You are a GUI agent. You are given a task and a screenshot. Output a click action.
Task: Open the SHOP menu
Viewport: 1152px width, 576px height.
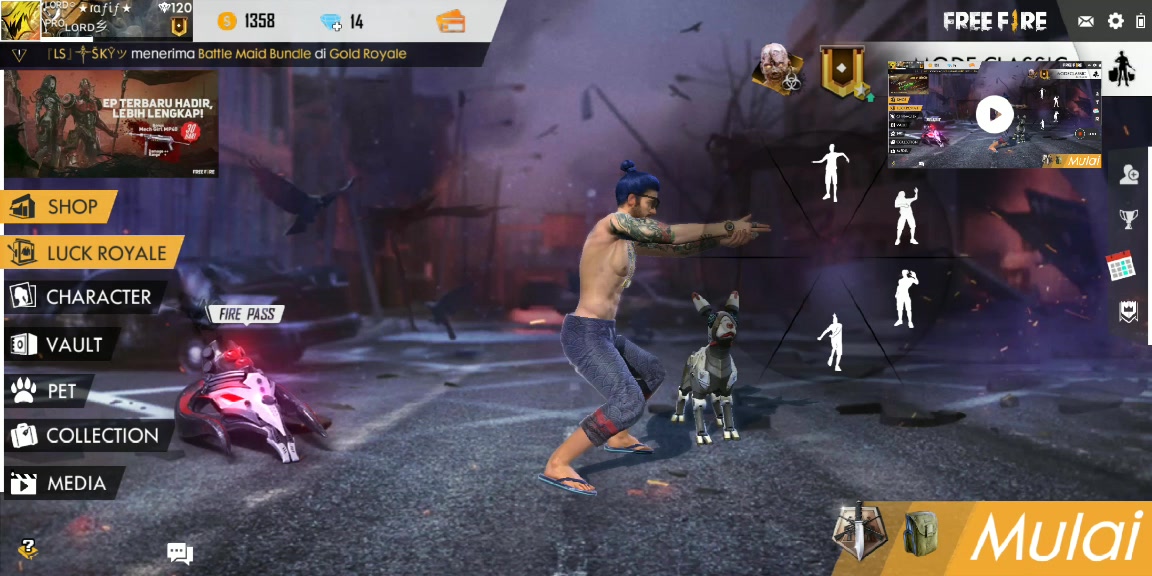pos(60,207)
